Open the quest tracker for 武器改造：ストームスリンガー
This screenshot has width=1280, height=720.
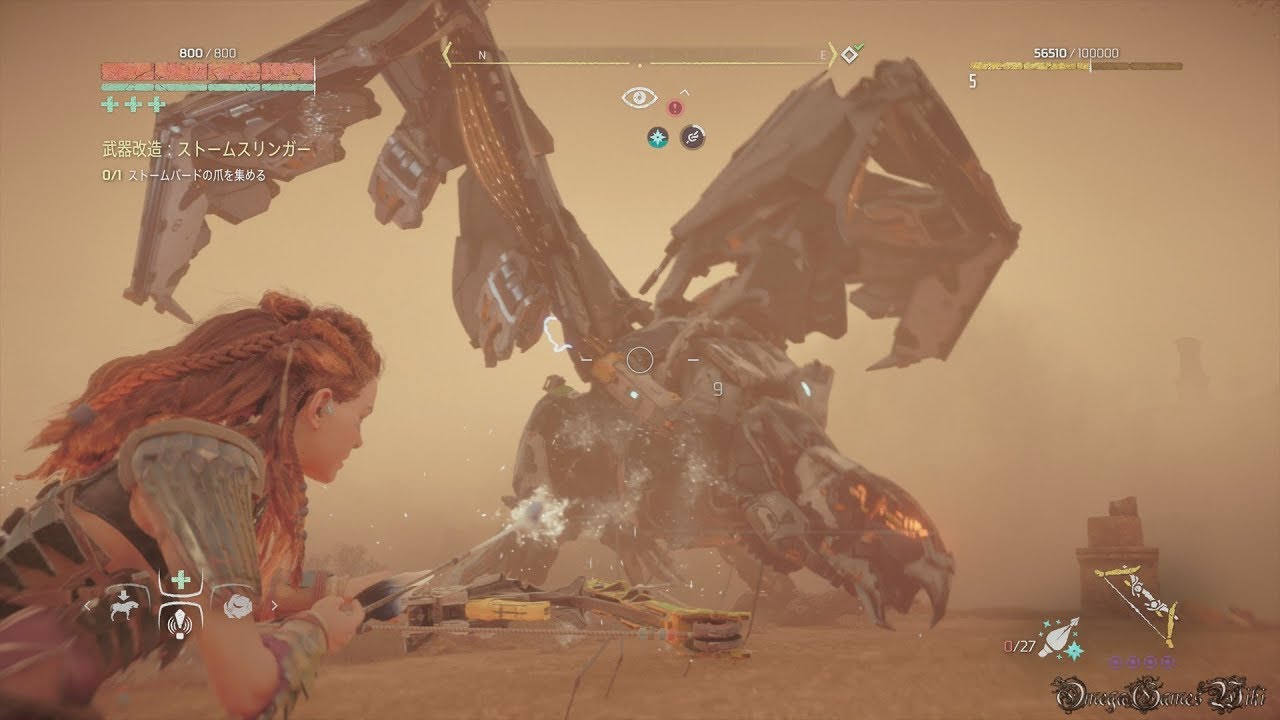point(206,149)
